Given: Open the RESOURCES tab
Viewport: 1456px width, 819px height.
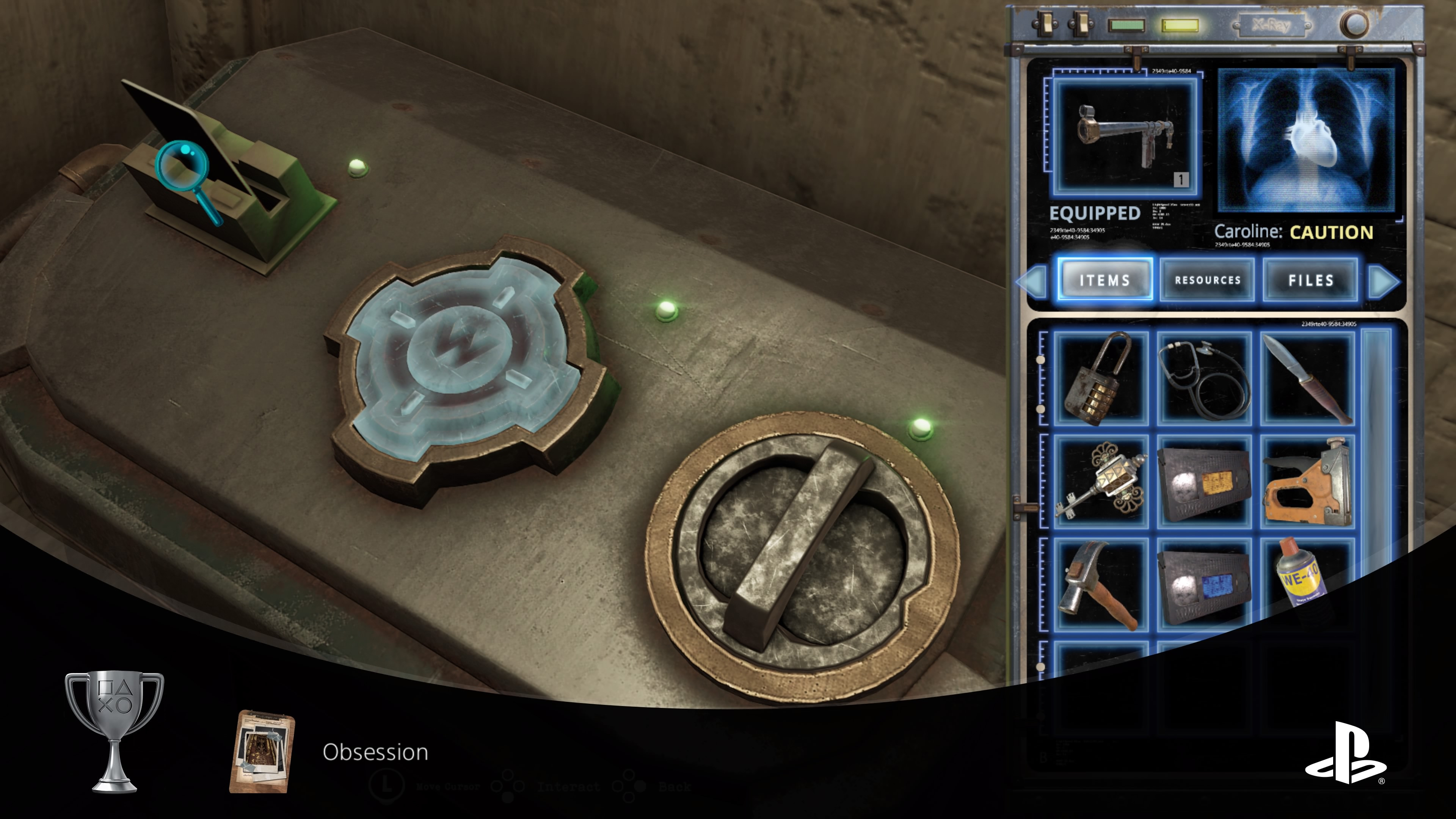Looking at the screenshot, I should [x=1207, y=280].
